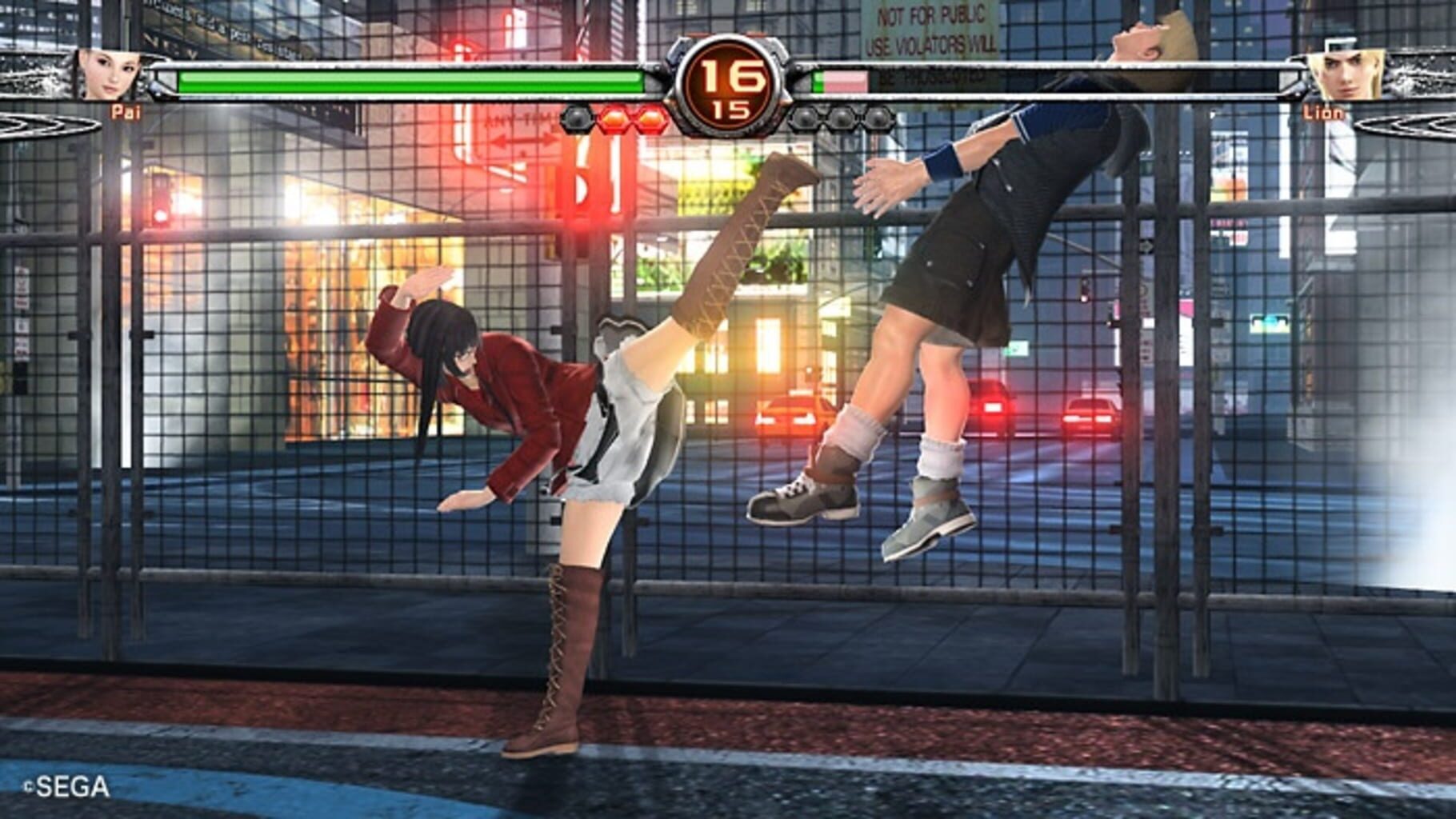
Task: Expand the spiral emblem beside Pai's portrait
Action: click(32, 124)
